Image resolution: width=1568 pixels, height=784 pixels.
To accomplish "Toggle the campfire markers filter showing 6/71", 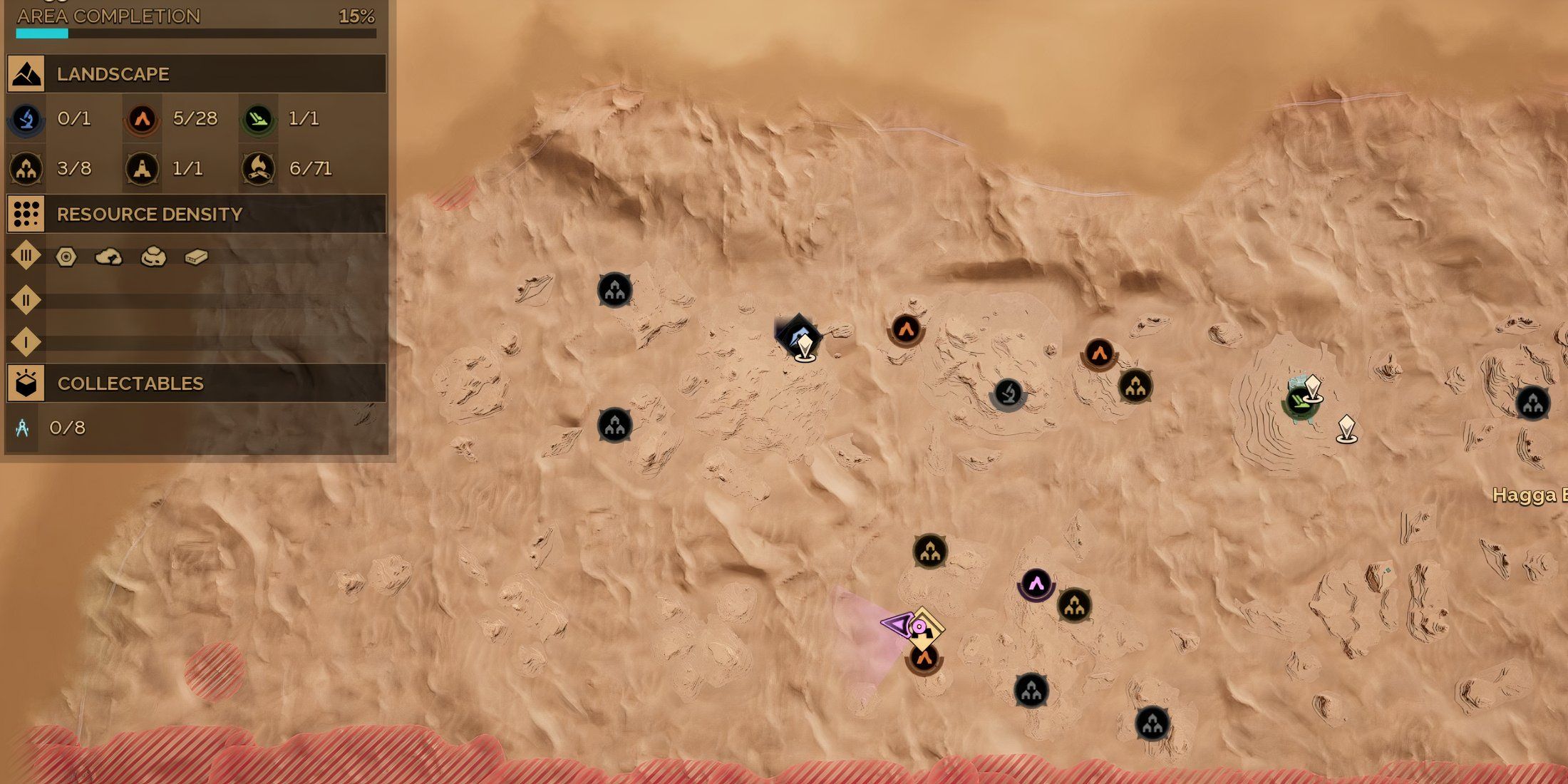I will [x=259, y=169].
